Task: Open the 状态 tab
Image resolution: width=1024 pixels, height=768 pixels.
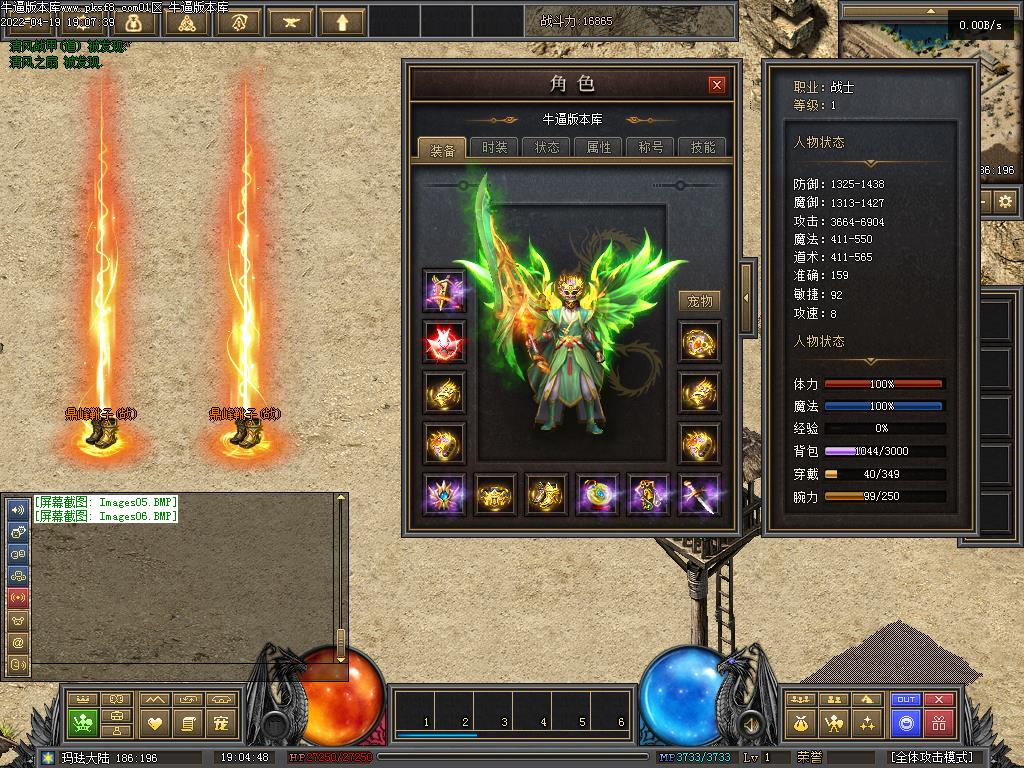Action: click(x=547, y=147)
